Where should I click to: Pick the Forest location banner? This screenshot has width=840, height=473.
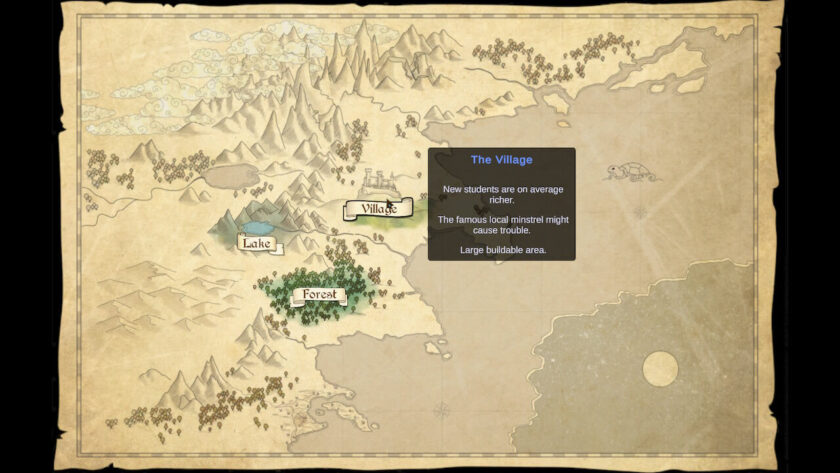[x=318, y=295]
